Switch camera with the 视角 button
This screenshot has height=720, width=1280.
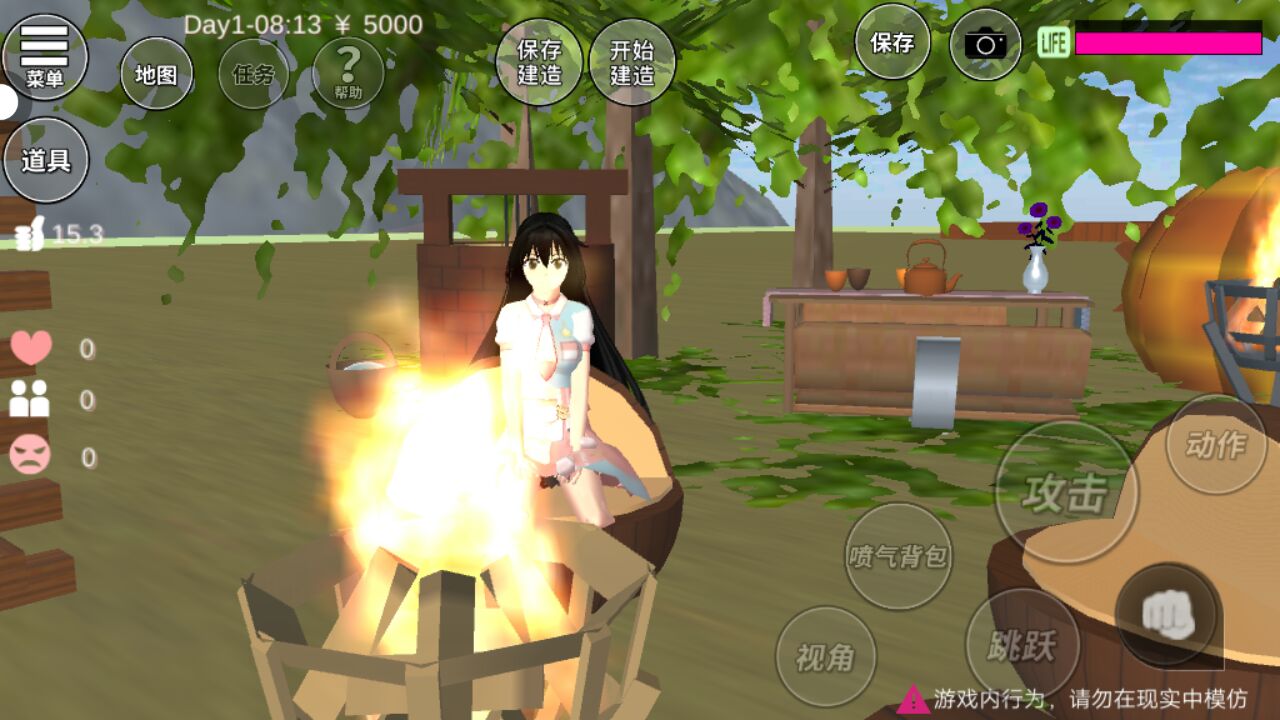click(826, 657)
